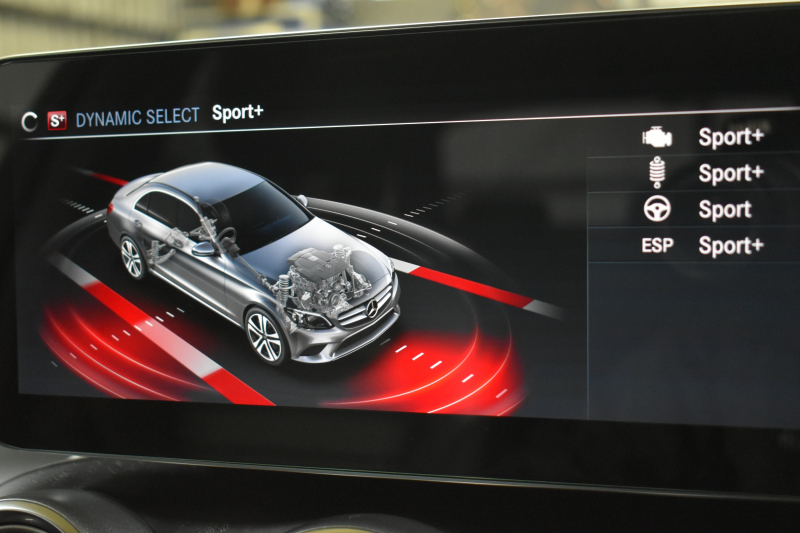800x533 pixels.
Task: Click the red S+ drive mode icon
Action: (x=57, y=120)
